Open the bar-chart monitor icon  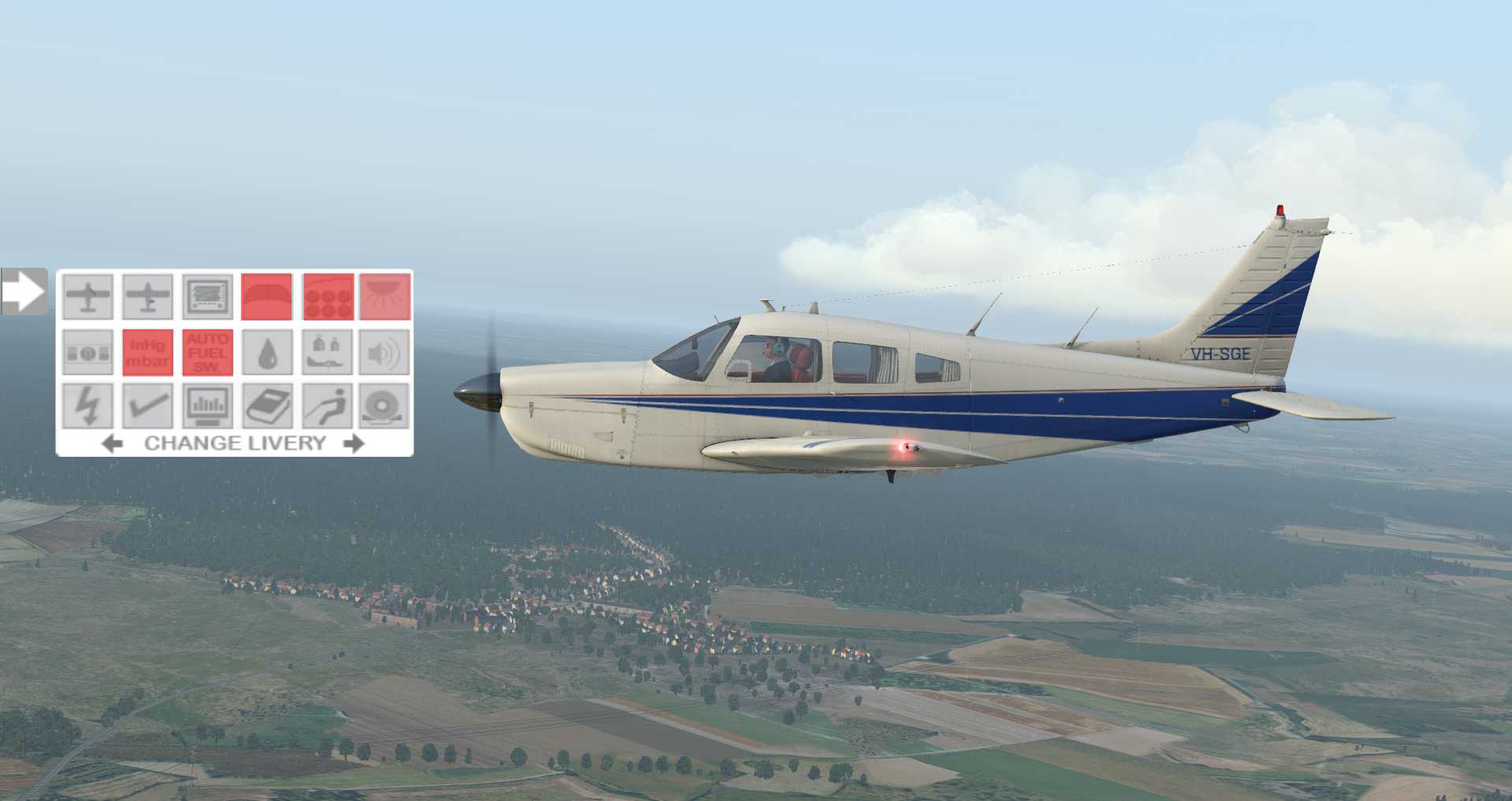pos(208,406)
